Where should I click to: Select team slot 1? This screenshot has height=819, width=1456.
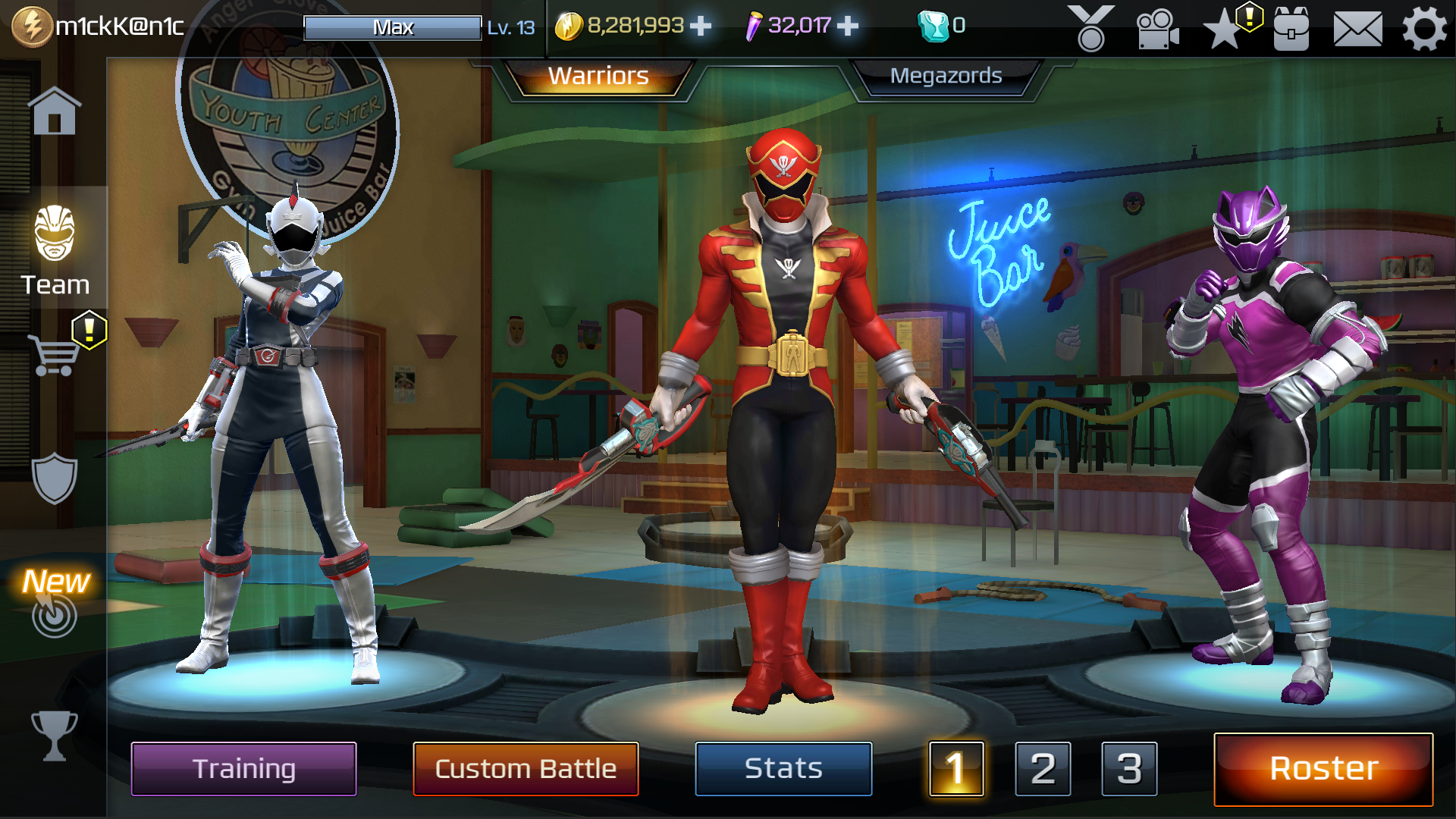(x=955, y=768)
